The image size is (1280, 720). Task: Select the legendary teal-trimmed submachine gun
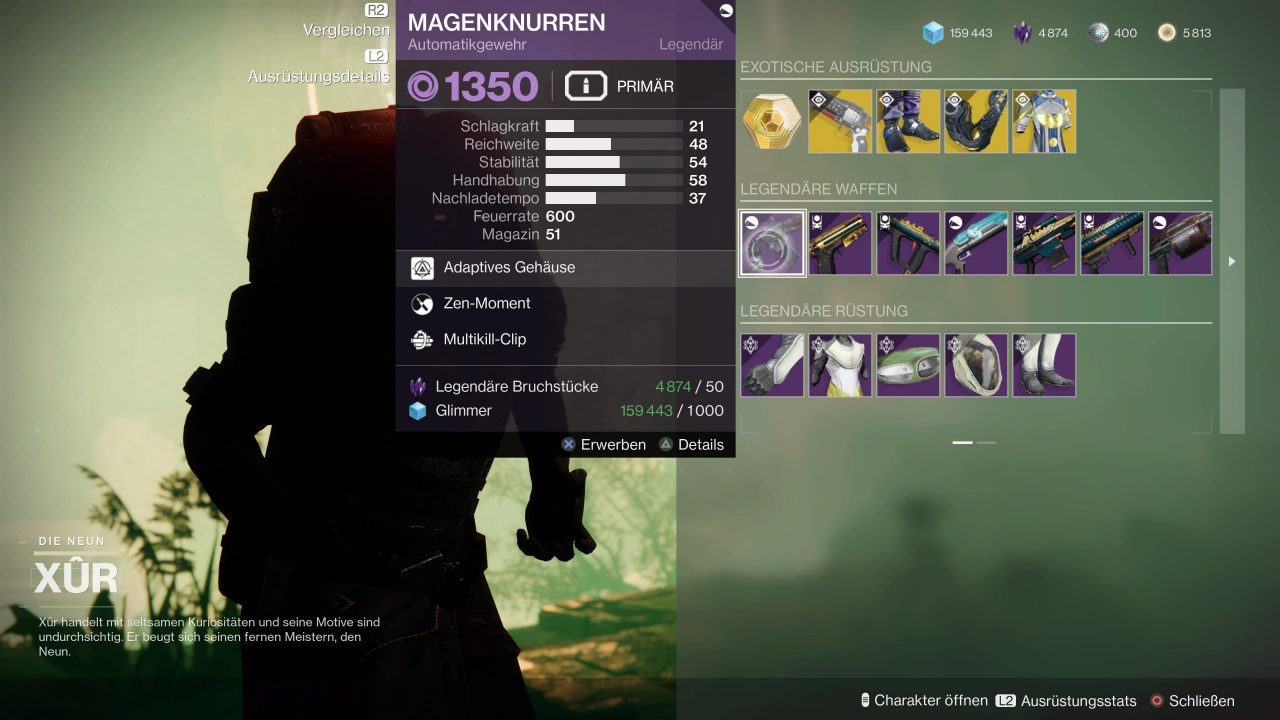point(908,243)
